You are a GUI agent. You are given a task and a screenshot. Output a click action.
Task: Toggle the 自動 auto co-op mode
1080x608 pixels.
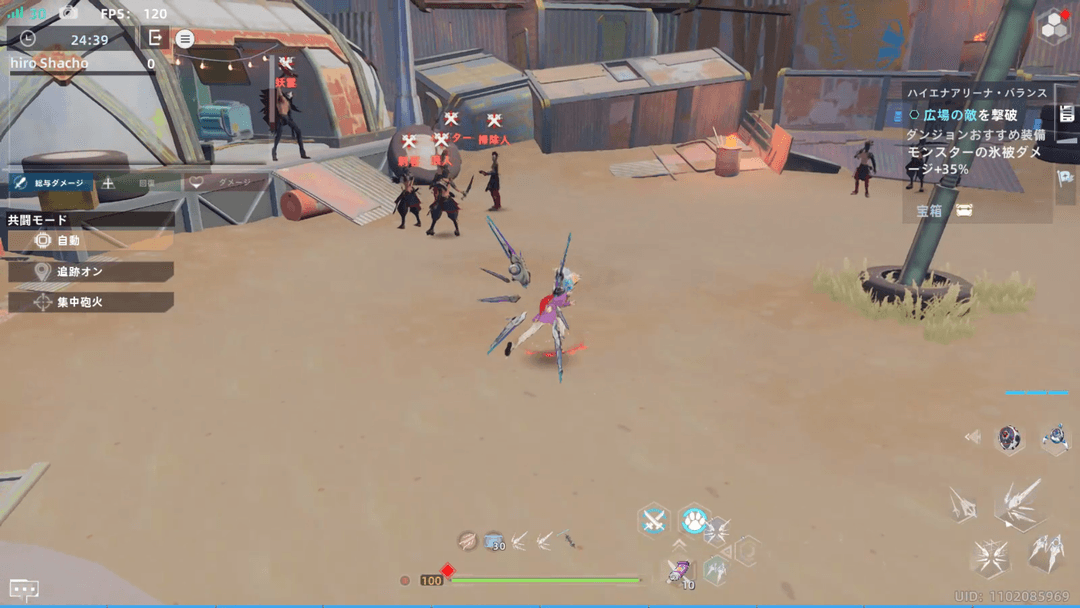click(x=90, y=241)
